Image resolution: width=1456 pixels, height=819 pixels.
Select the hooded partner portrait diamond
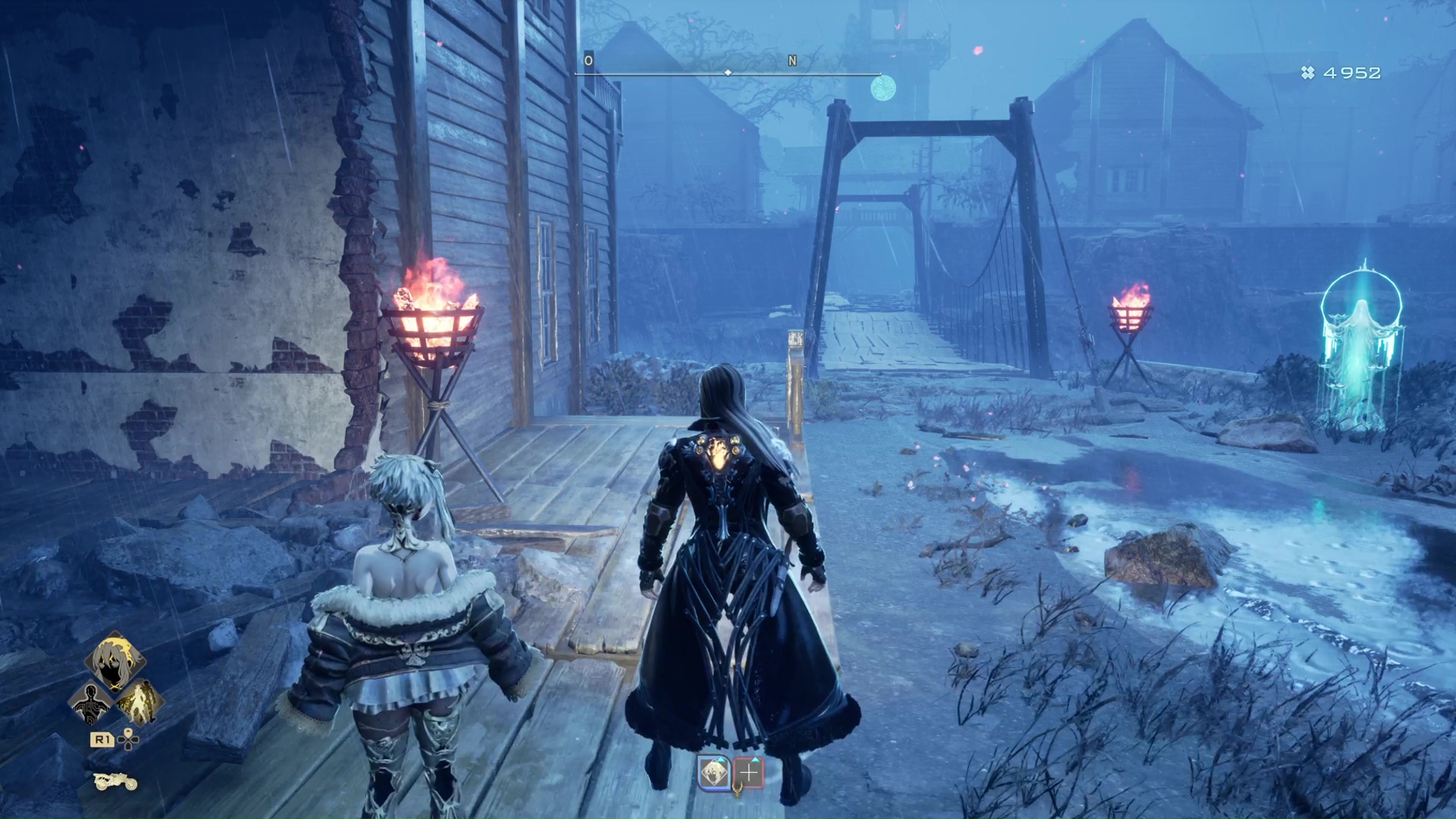point(115,661)
